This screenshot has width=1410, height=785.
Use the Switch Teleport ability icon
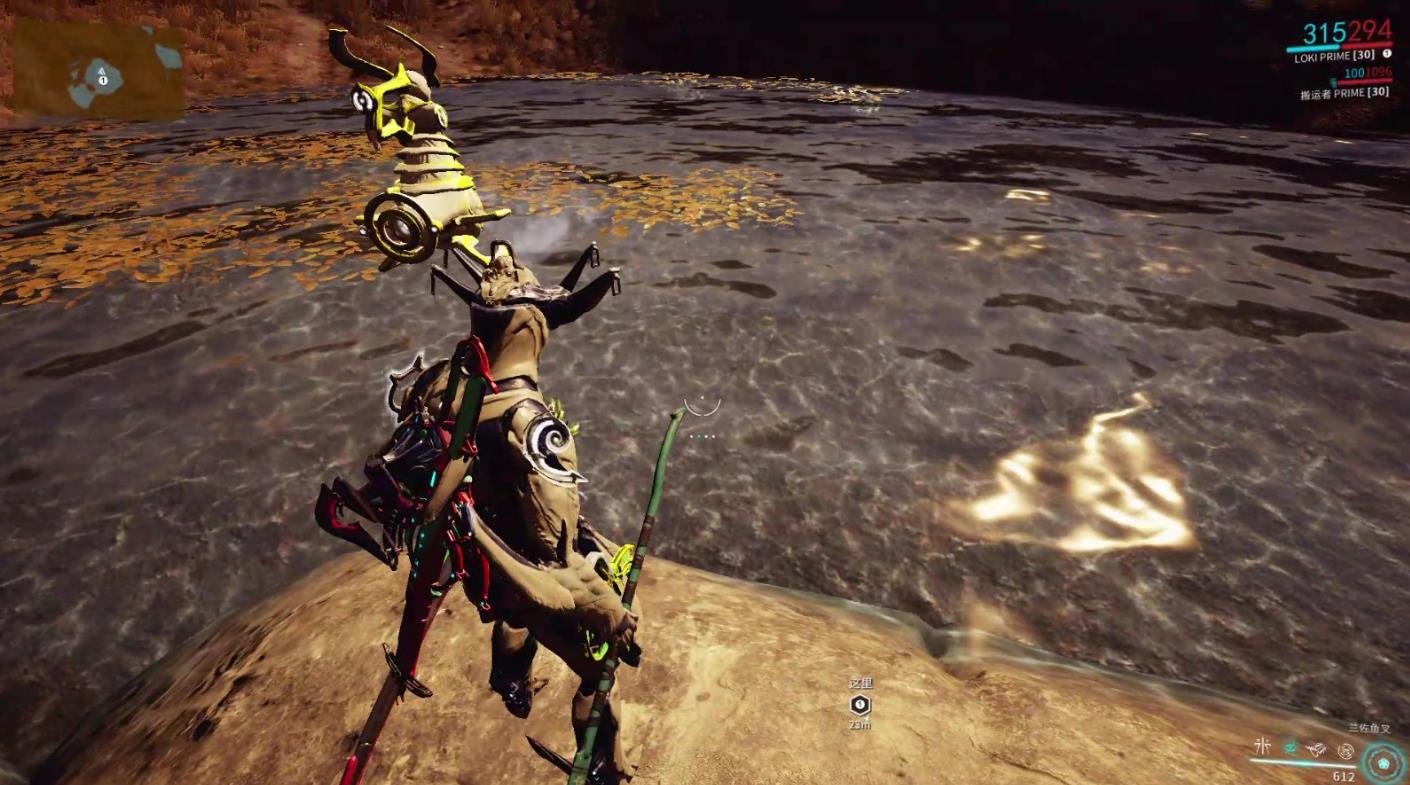1318,749
